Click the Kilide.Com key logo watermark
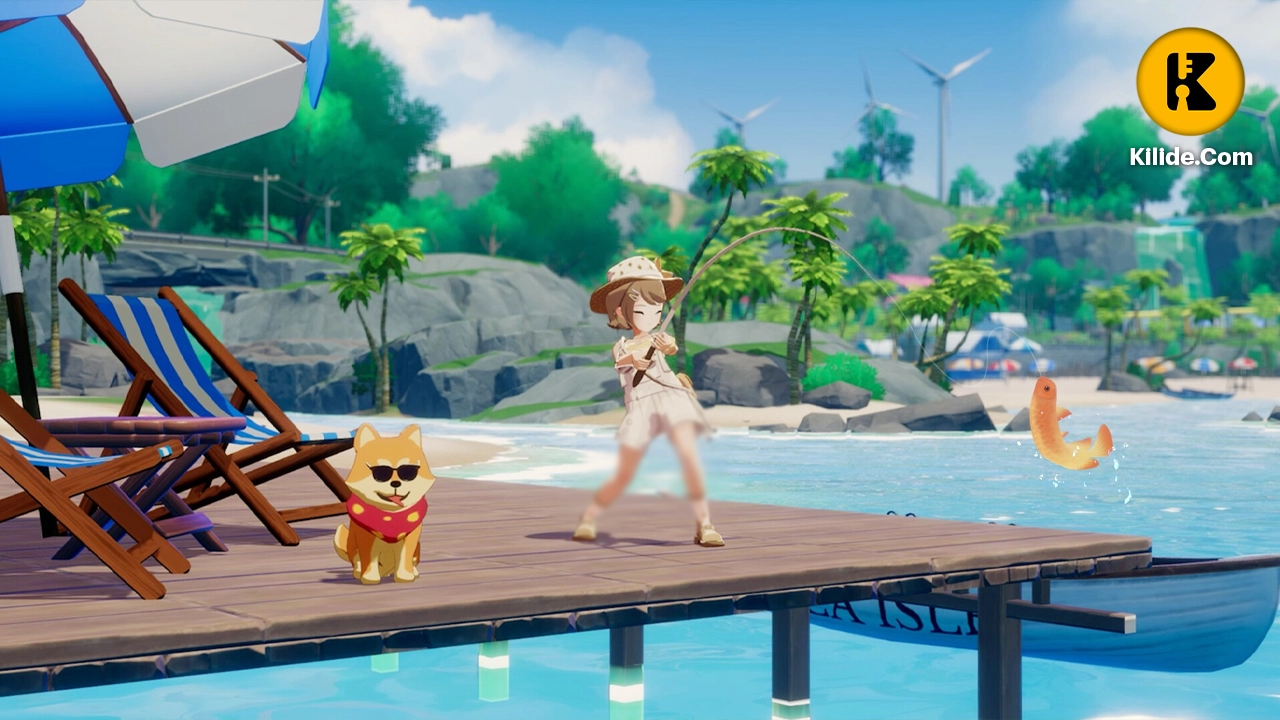The width and height of the screenshot is (1280, 720). [1190, 82]
